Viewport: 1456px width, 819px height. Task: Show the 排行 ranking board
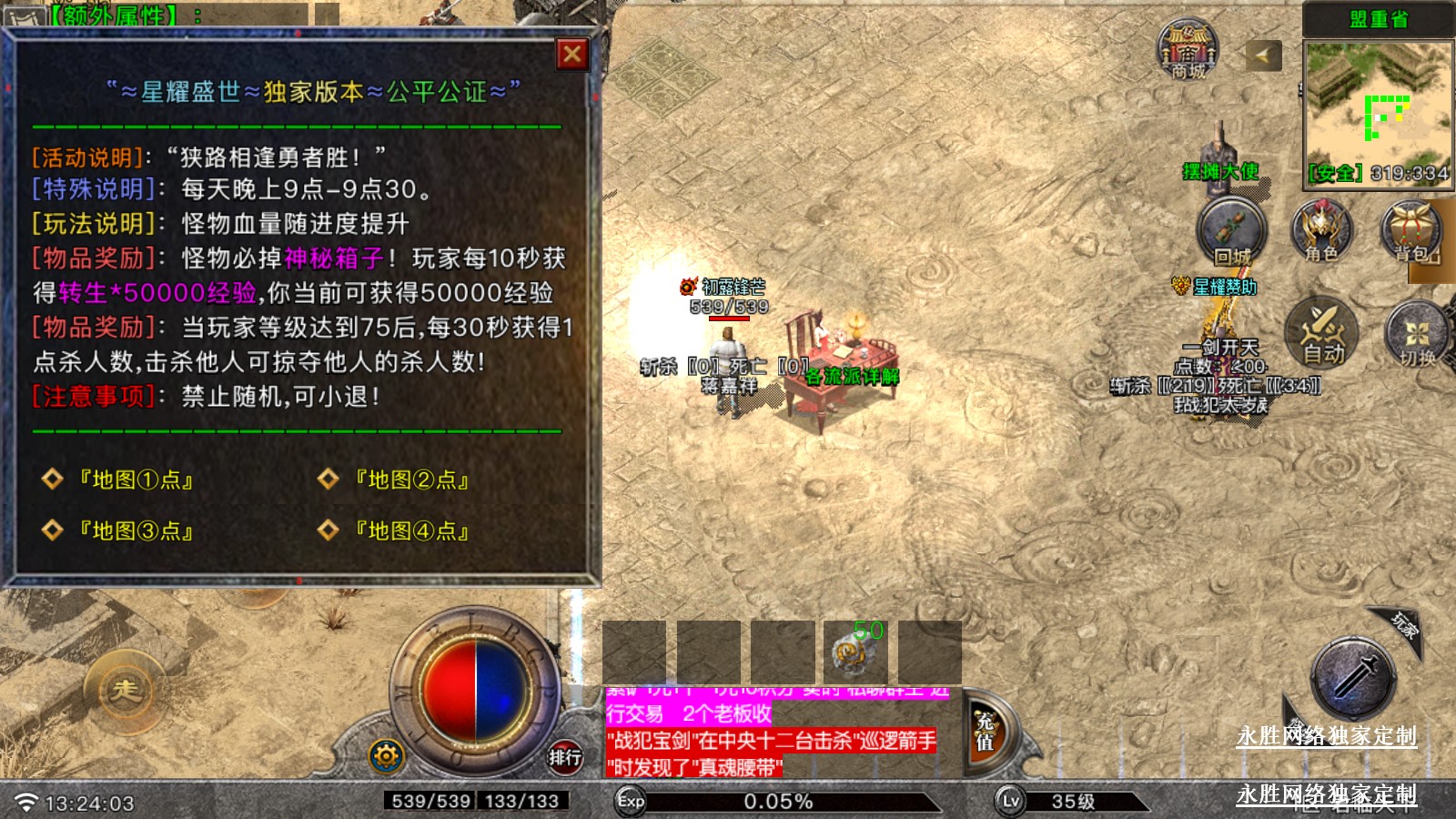coord(564,756)
